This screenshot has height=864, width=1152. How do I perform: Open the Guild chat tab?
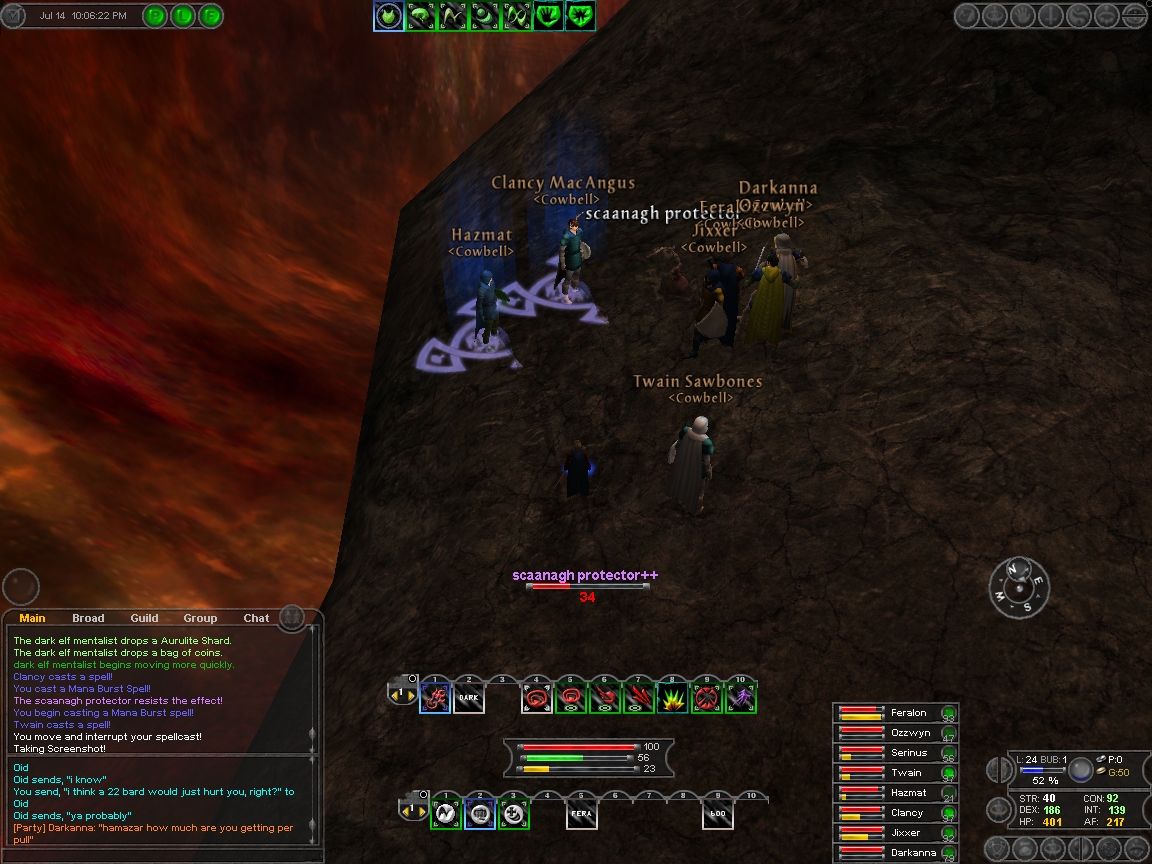(x=144, y=618)
